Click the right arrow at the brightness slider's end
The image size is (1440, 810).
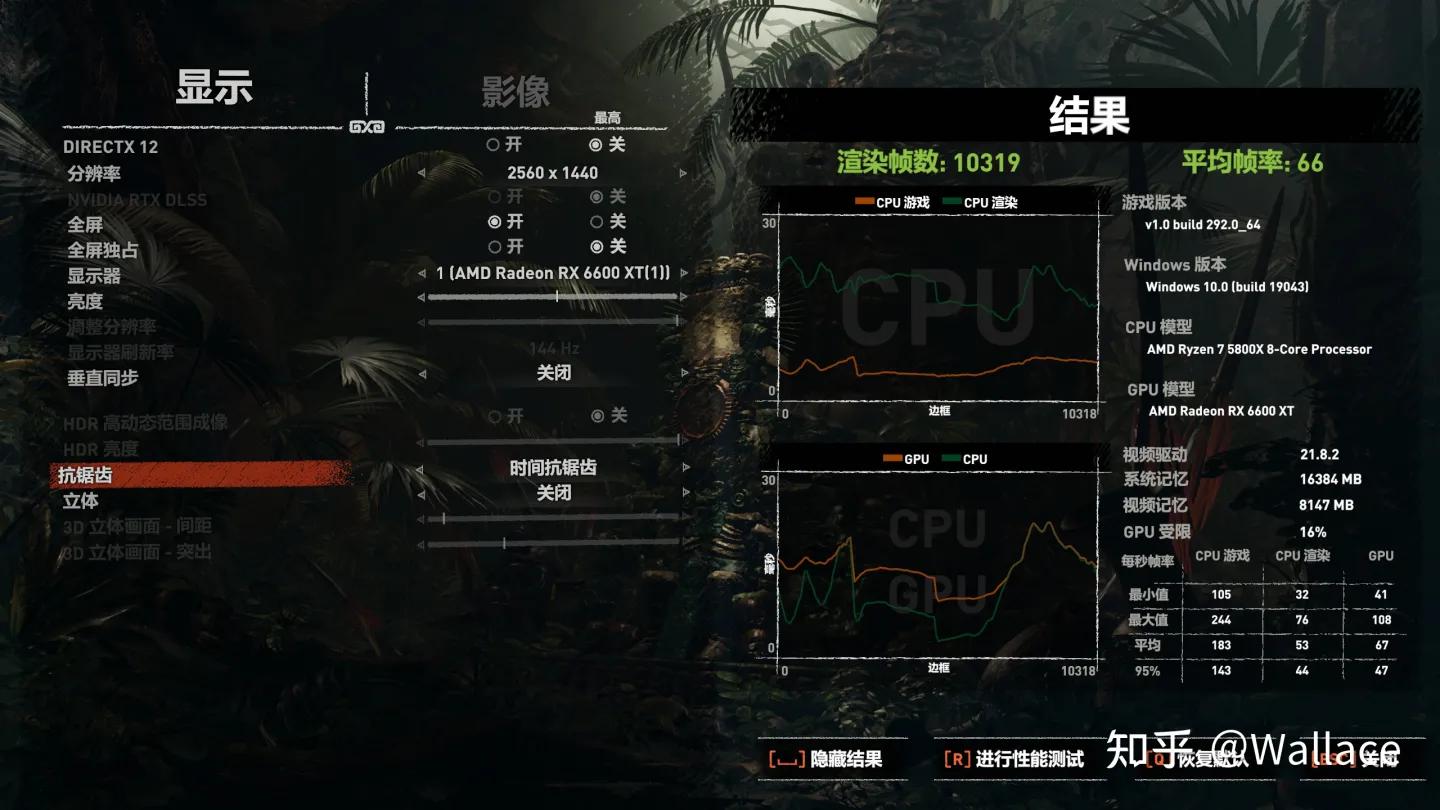685,297
